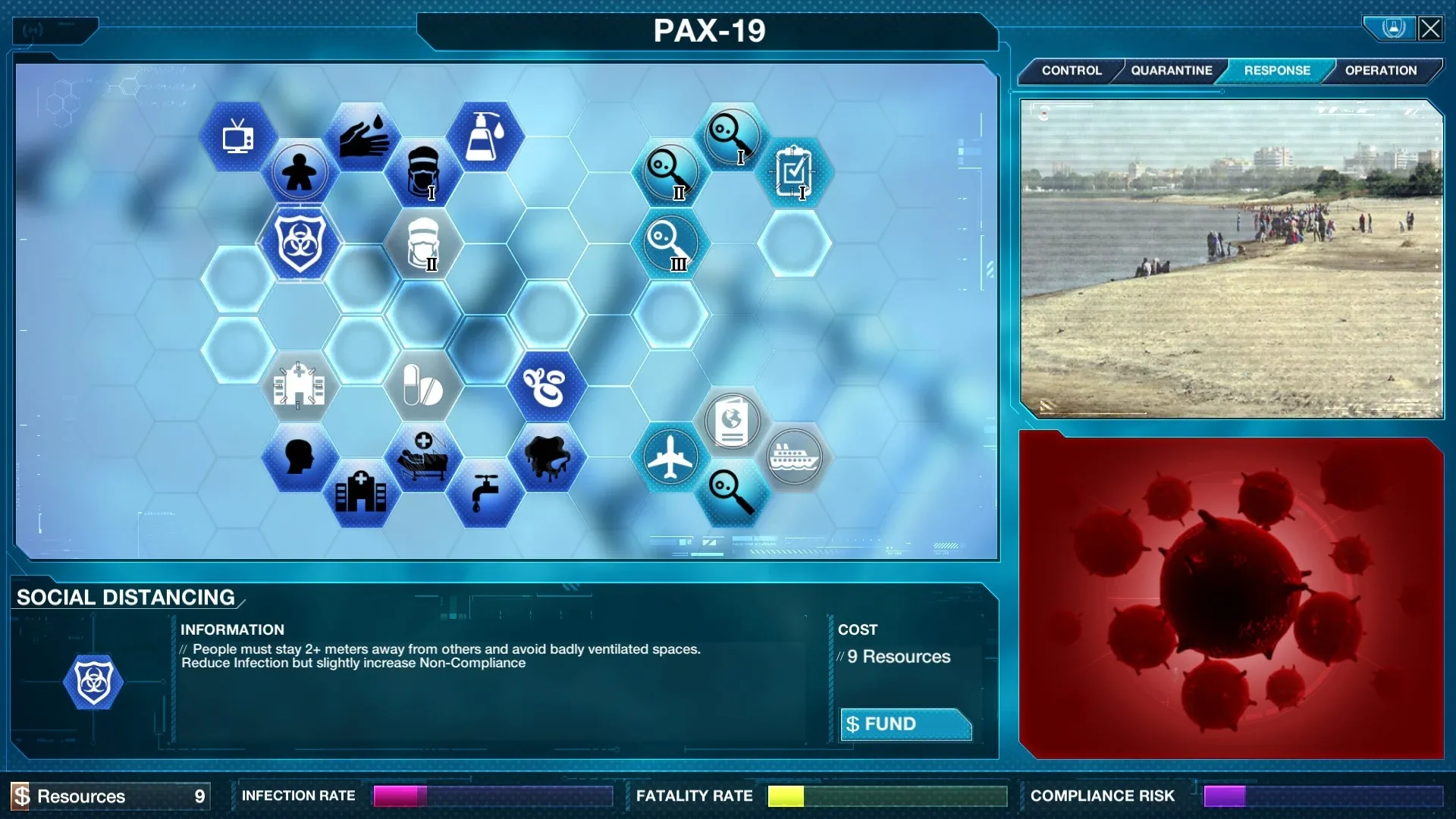Select the cruise ship restriction hex
Viewport: 1456px width, 819px height.
795,458
